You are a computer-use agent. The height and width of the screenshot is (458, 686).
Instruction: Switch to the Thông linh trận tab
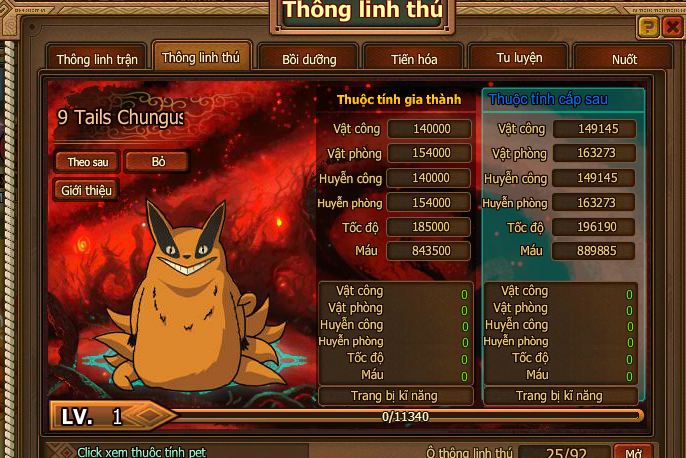[95, 59]
